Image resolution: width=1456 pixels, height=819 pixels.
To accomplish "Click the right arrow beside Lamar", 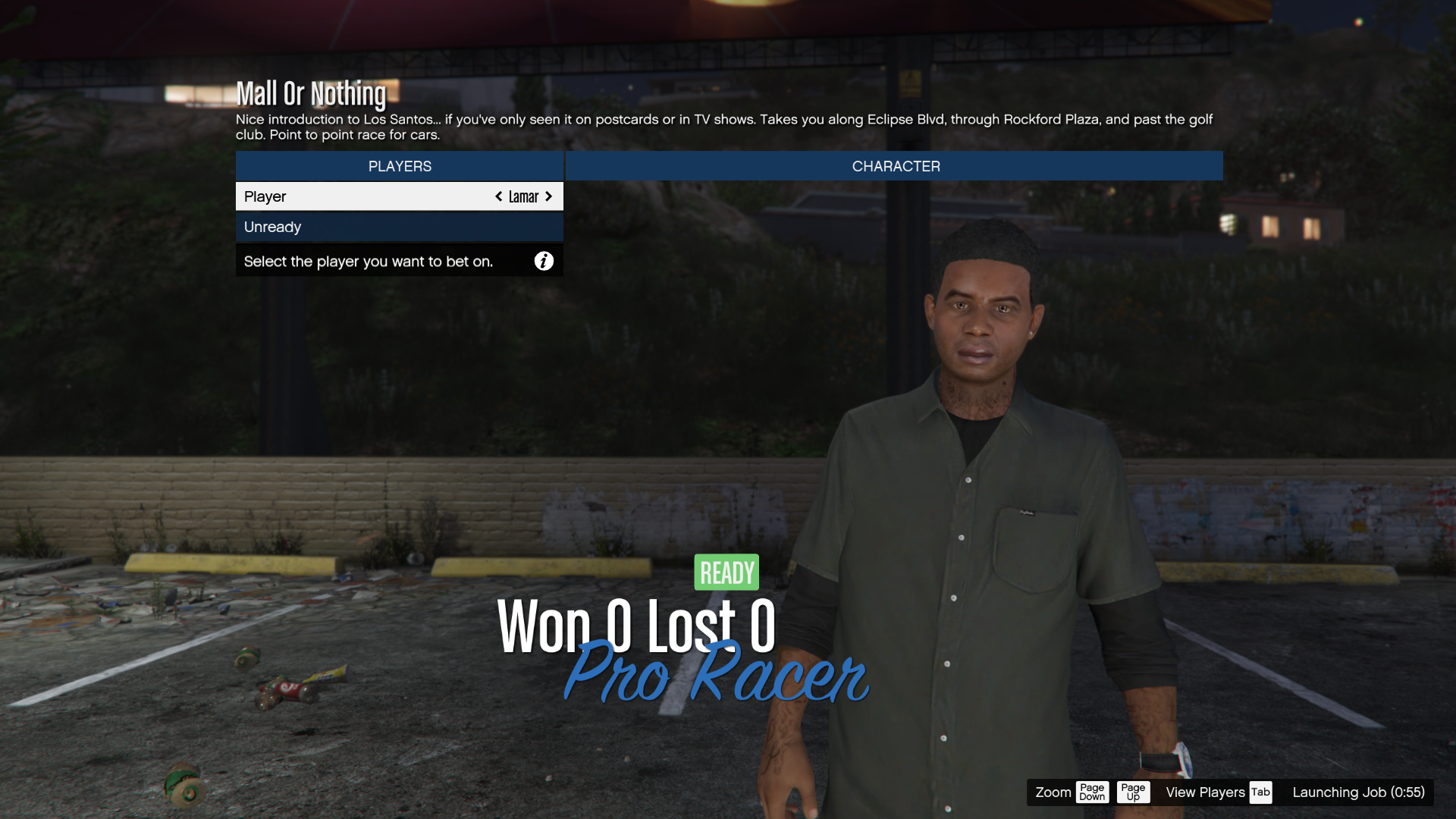I will [549, 196].
